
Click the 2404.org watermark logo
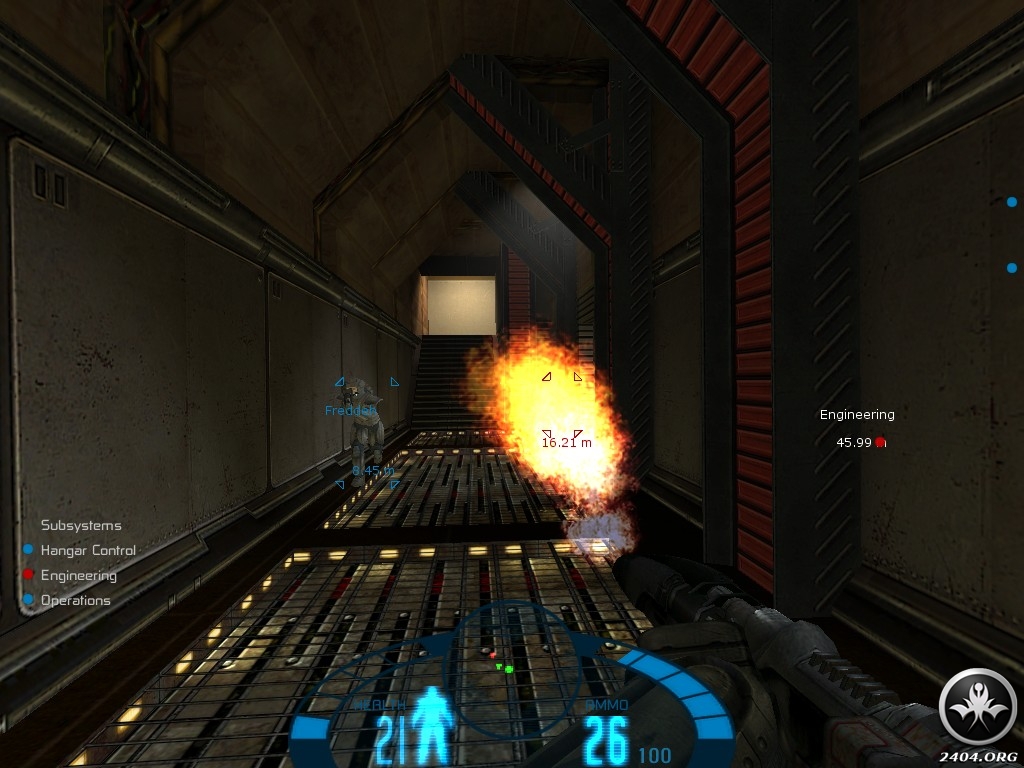point(978,708)
